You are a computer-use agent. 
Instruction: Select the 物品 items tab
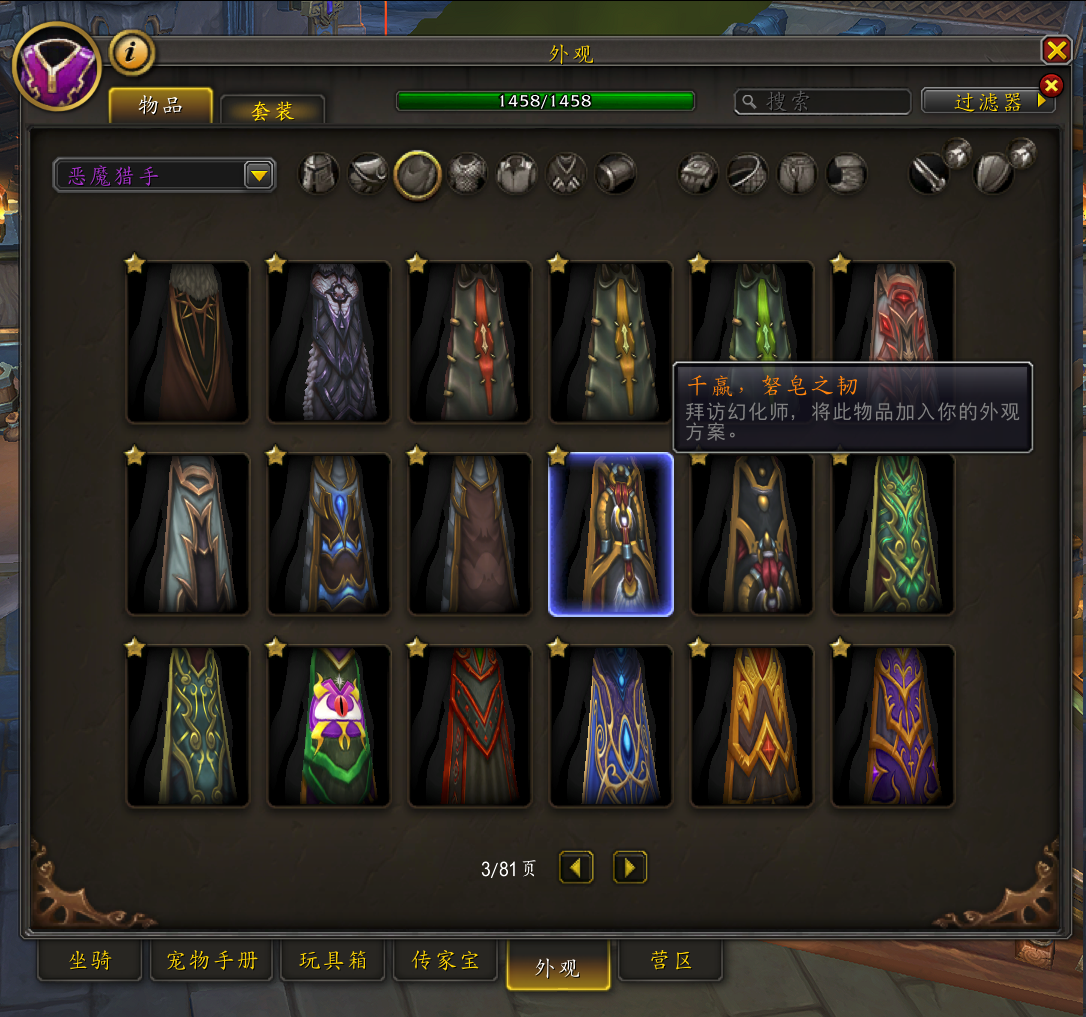161,105
